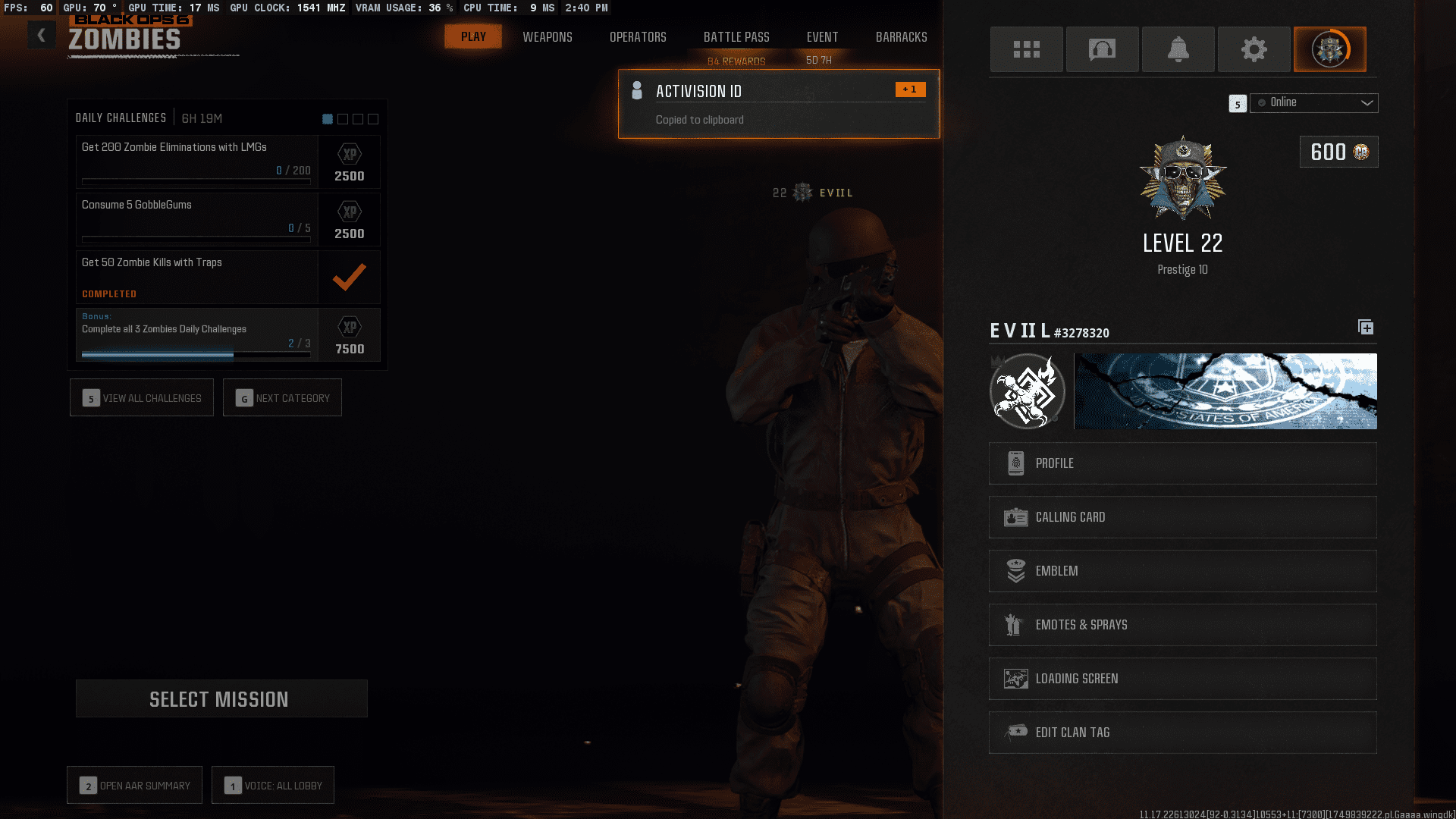Click the back chevron at top left
The width and height of the screenshot is (1456, 819).
[x=41, y=35]
